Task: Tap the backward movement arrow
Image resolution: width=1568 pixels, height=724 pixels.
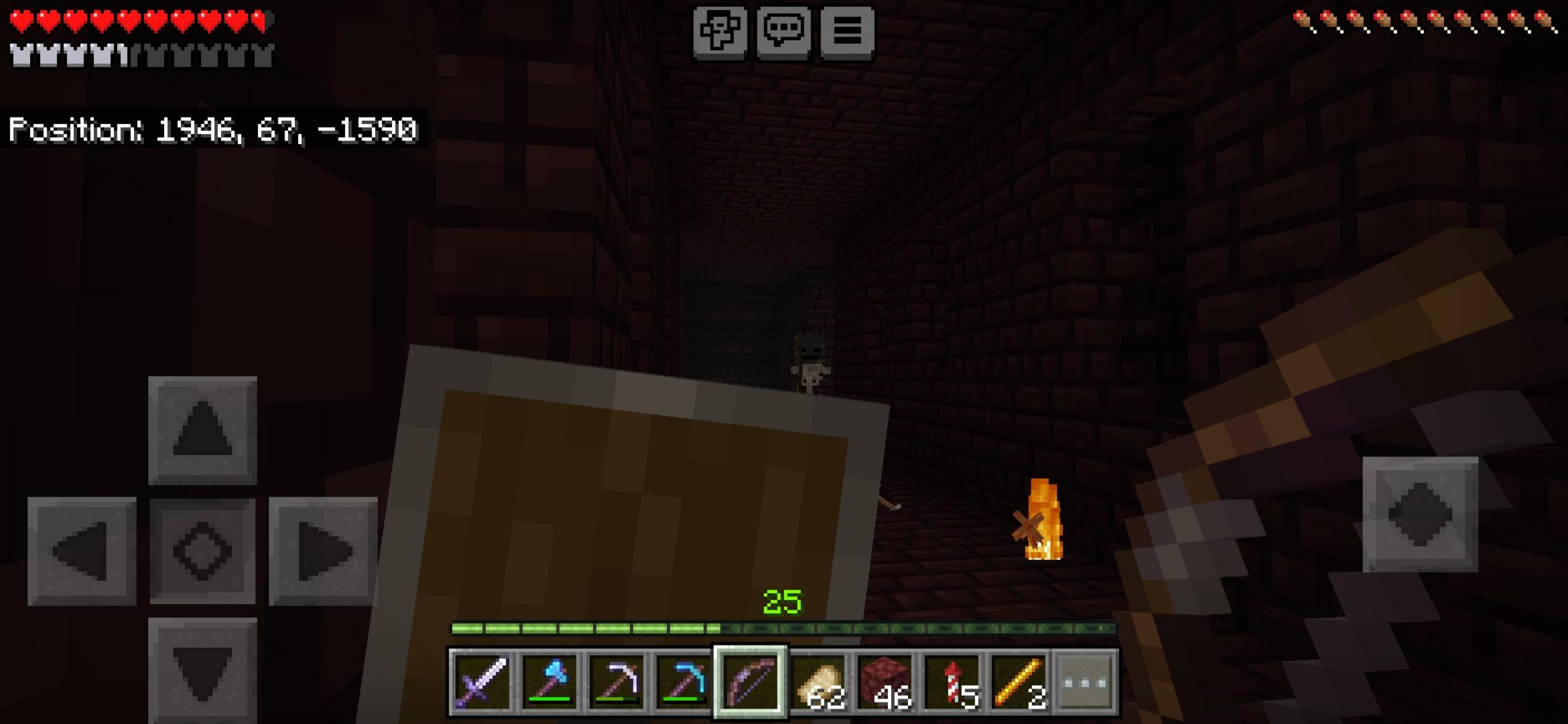Action: pyautogui.click(x=201, y=670)
